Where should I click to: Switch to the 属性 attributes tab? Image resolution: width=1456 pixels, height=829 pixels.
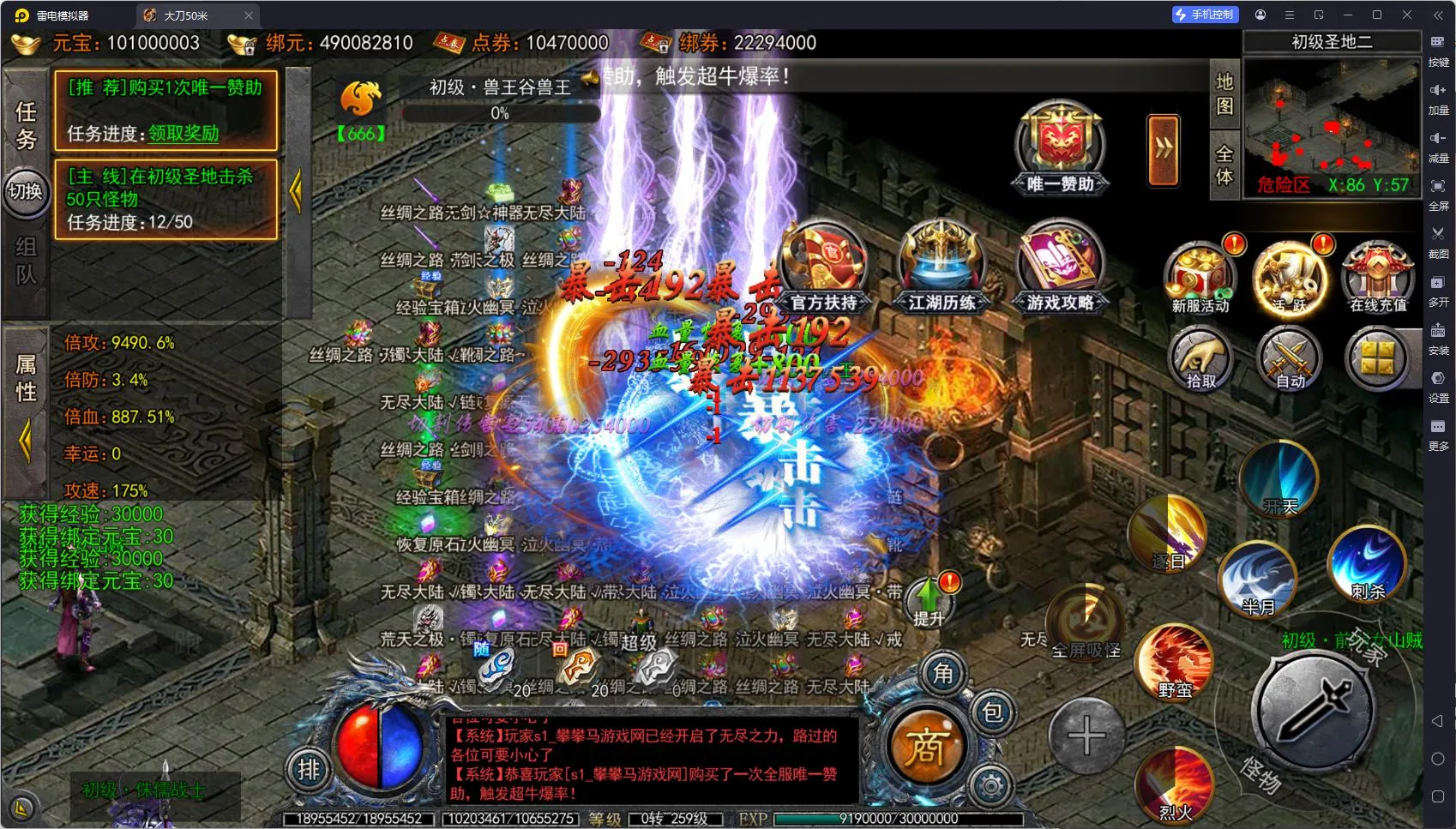(26, 379)
